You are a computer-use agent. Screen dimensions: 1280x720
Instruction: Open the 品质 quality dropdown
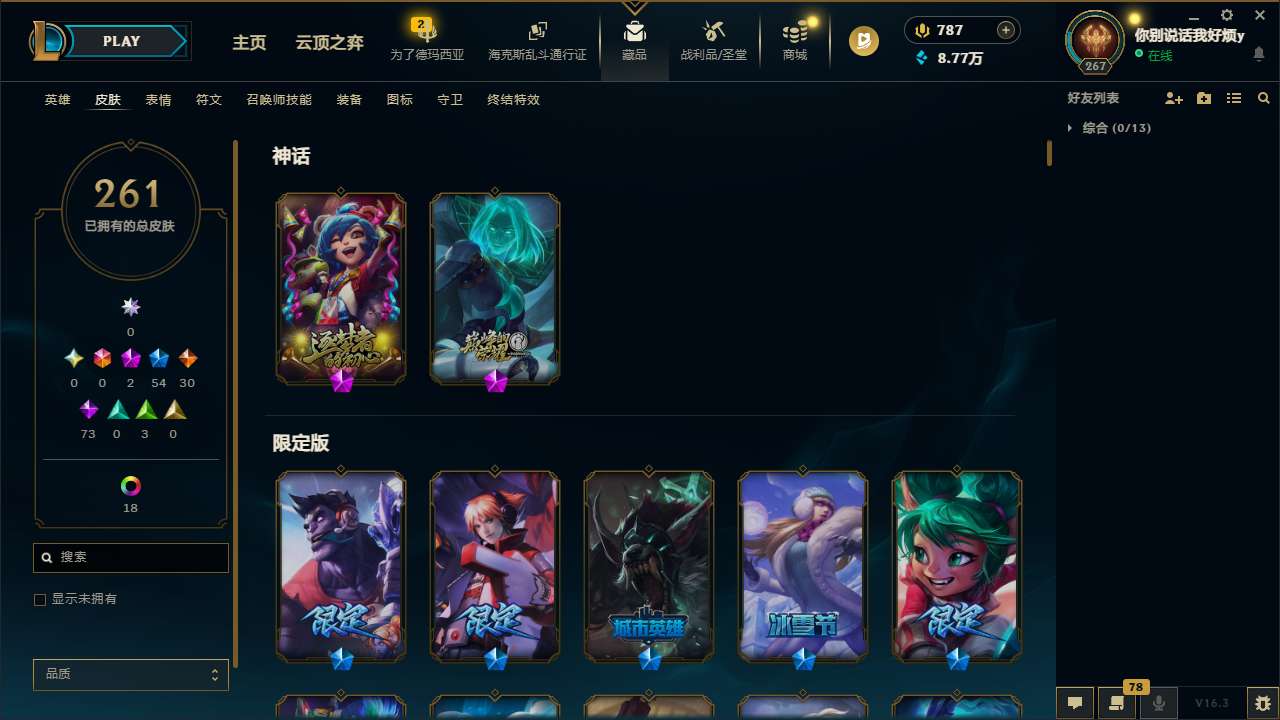pyautogui.click(x=130, y=674)
